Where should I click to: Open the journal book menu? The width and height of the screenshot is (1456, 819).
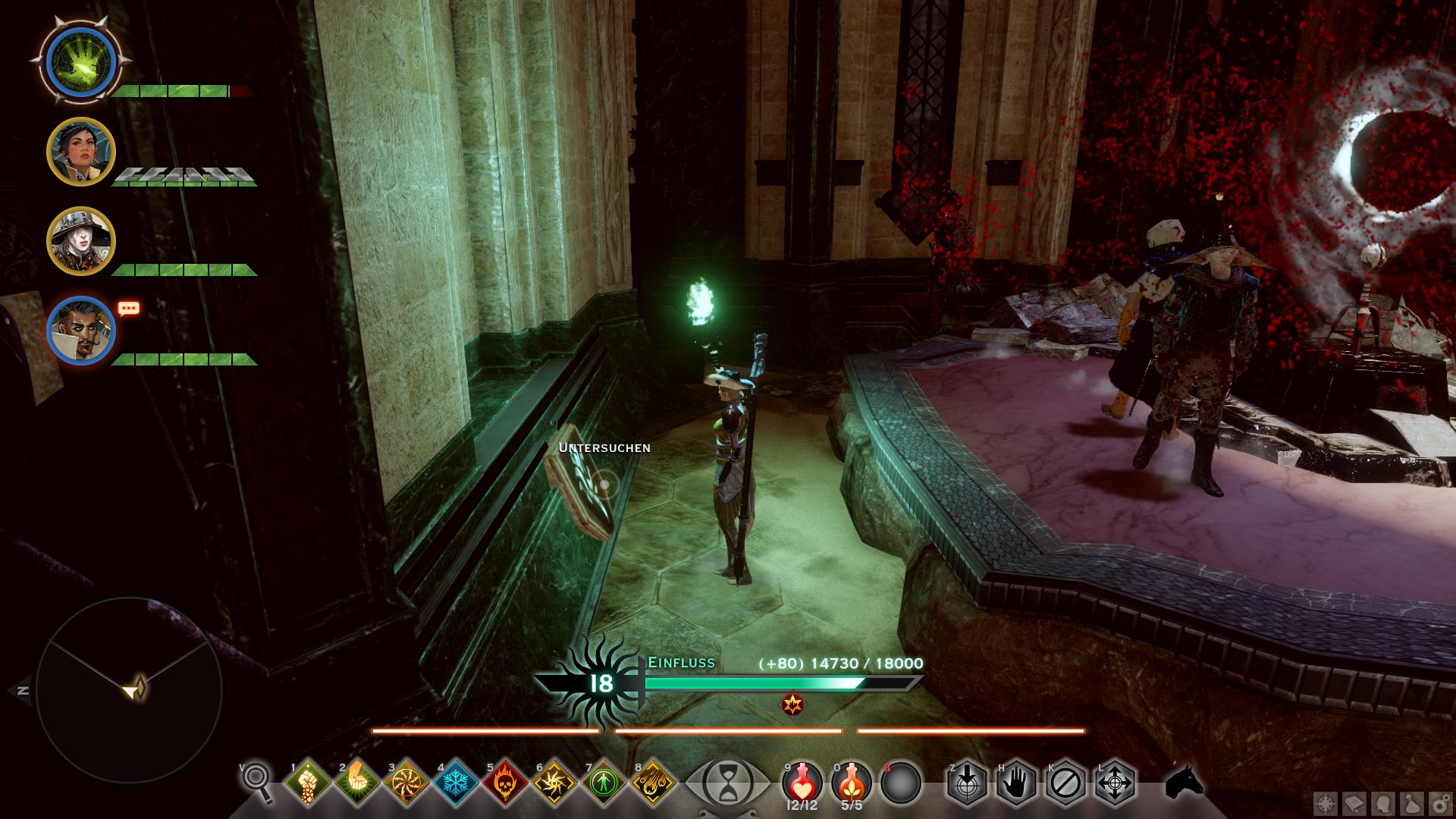(1354, 803)
